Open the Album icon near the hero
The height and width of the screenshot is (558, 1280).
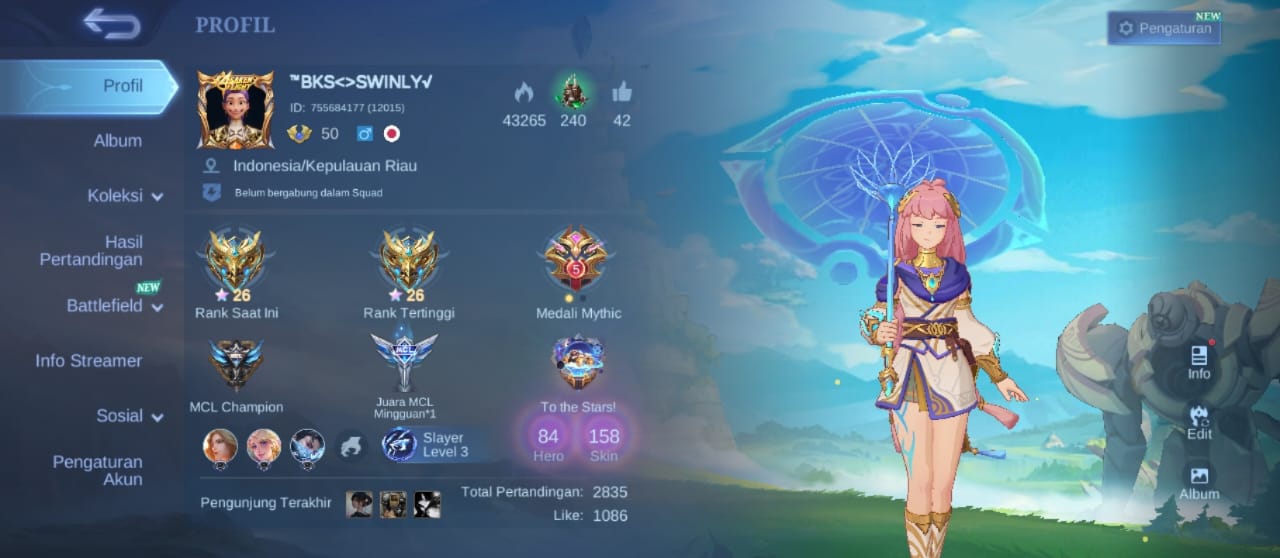1199,482
